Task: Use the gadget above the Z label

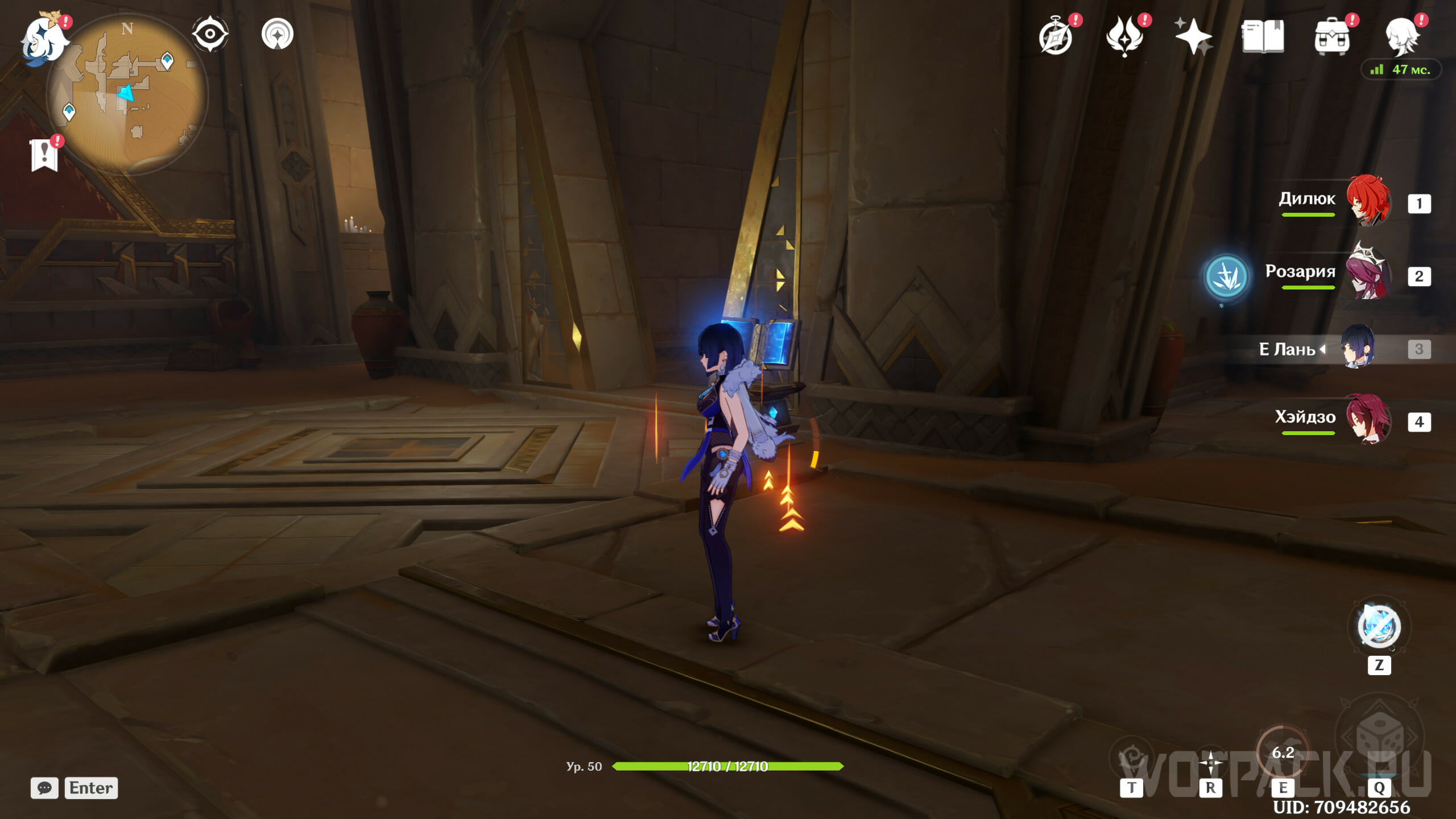Action: click(1379, 627)
